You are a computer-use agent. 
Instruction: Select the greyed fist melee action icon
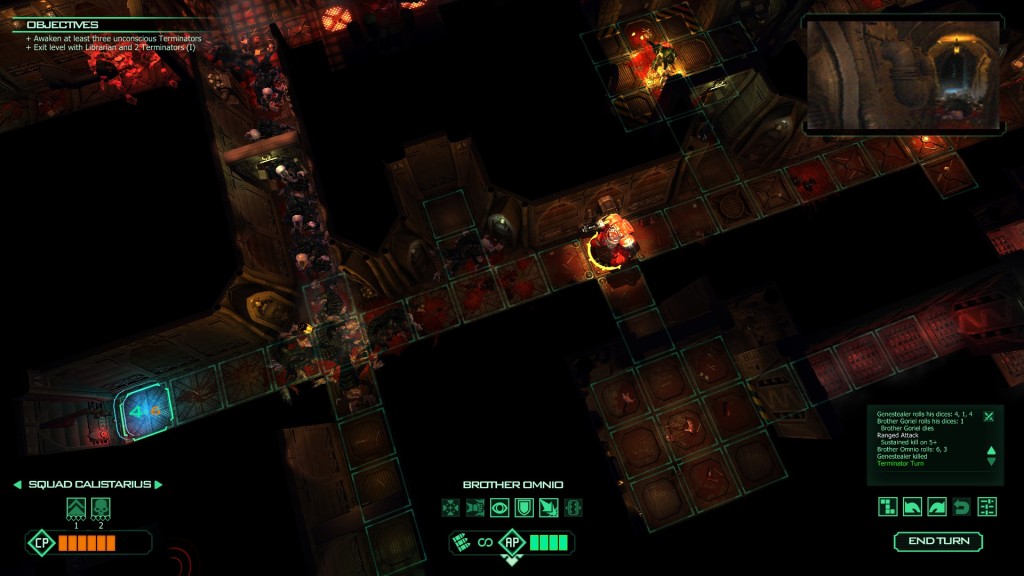475,508
